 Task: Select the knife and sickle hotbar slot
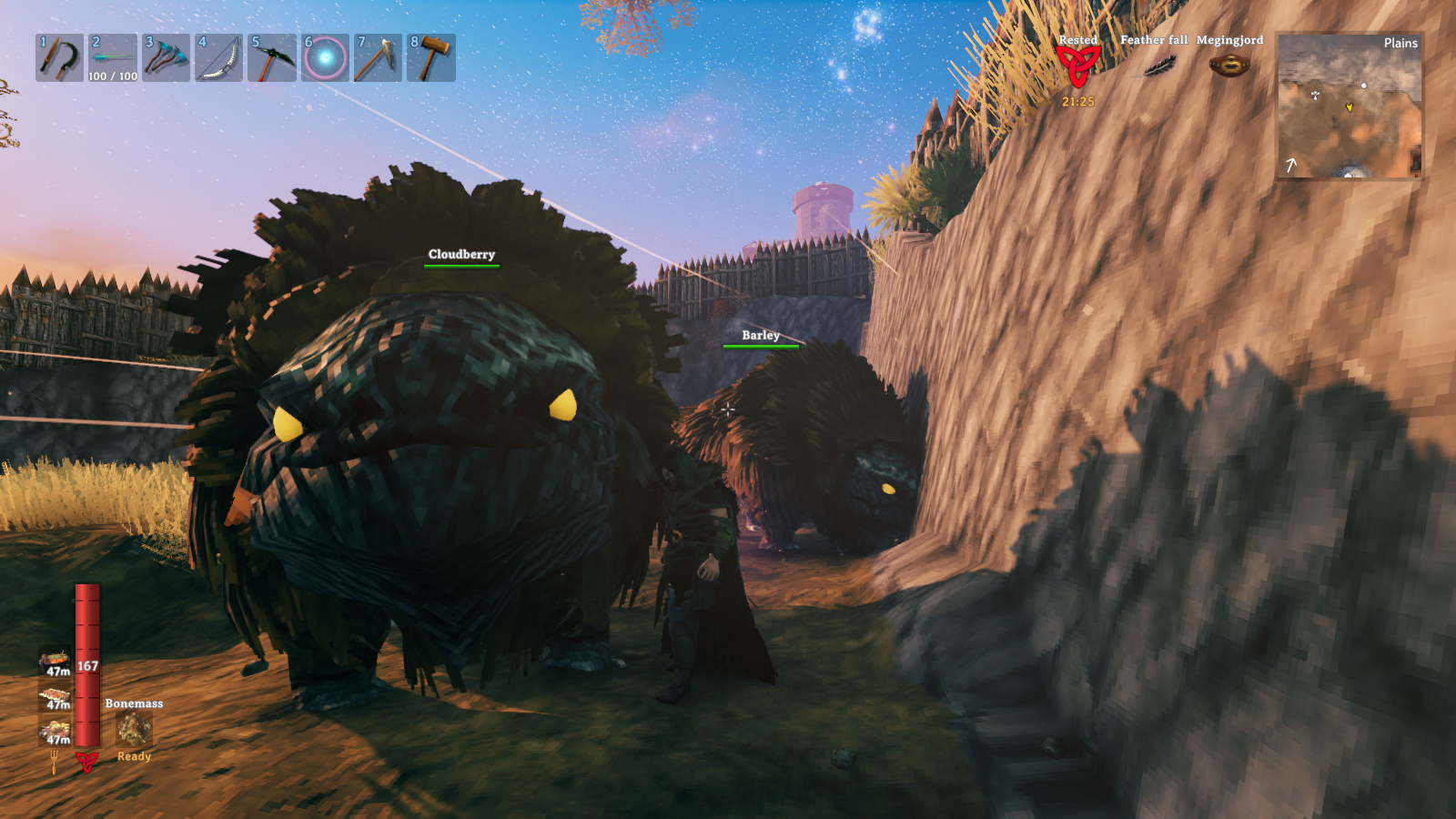pos(59,58)
